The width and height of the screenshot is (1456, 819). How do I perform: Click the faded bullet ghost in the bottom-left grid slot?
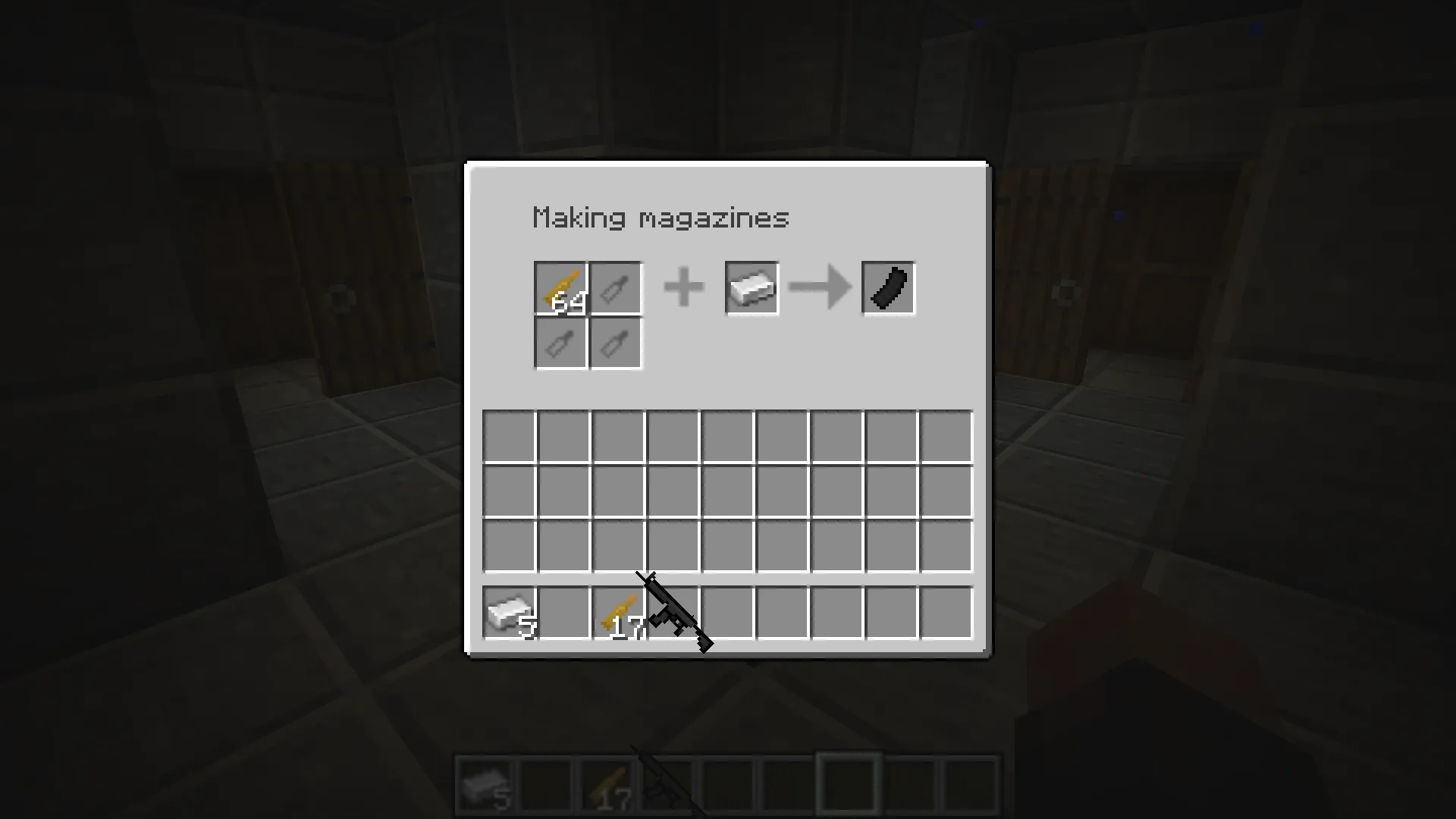tap(560, 343)
